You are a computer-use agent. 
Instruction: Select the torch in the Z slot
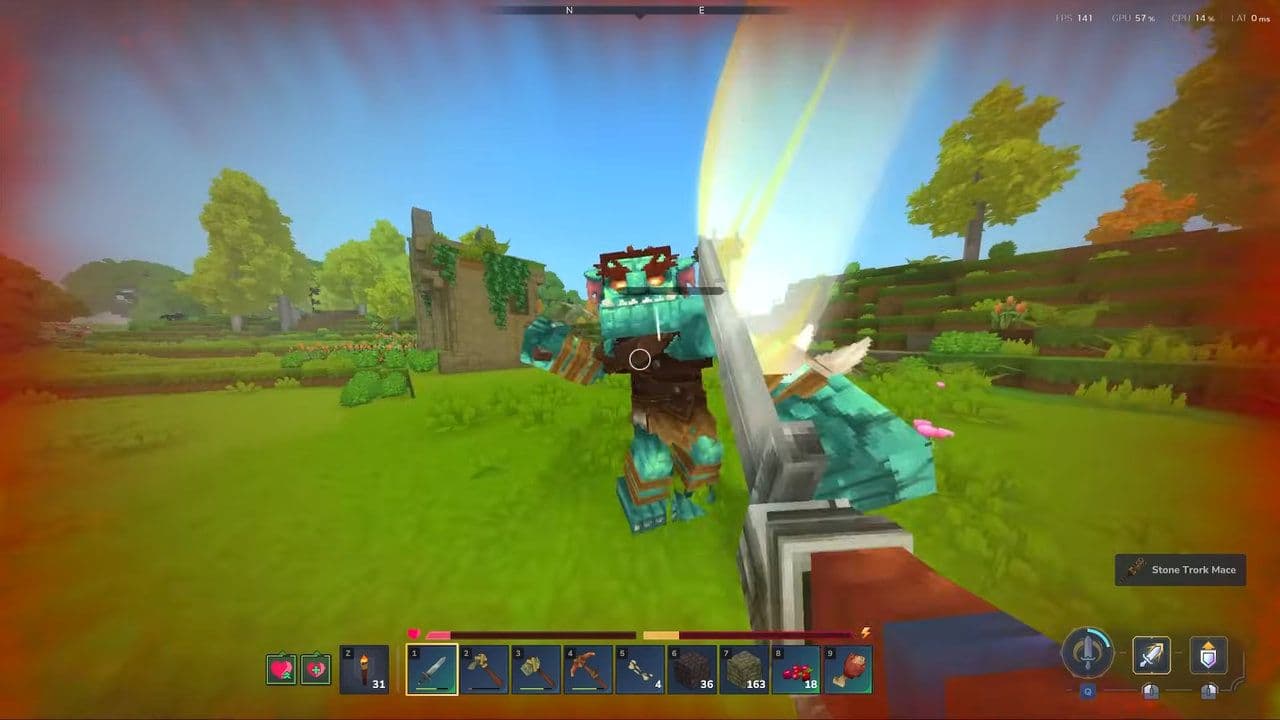[x=366, y=668]
